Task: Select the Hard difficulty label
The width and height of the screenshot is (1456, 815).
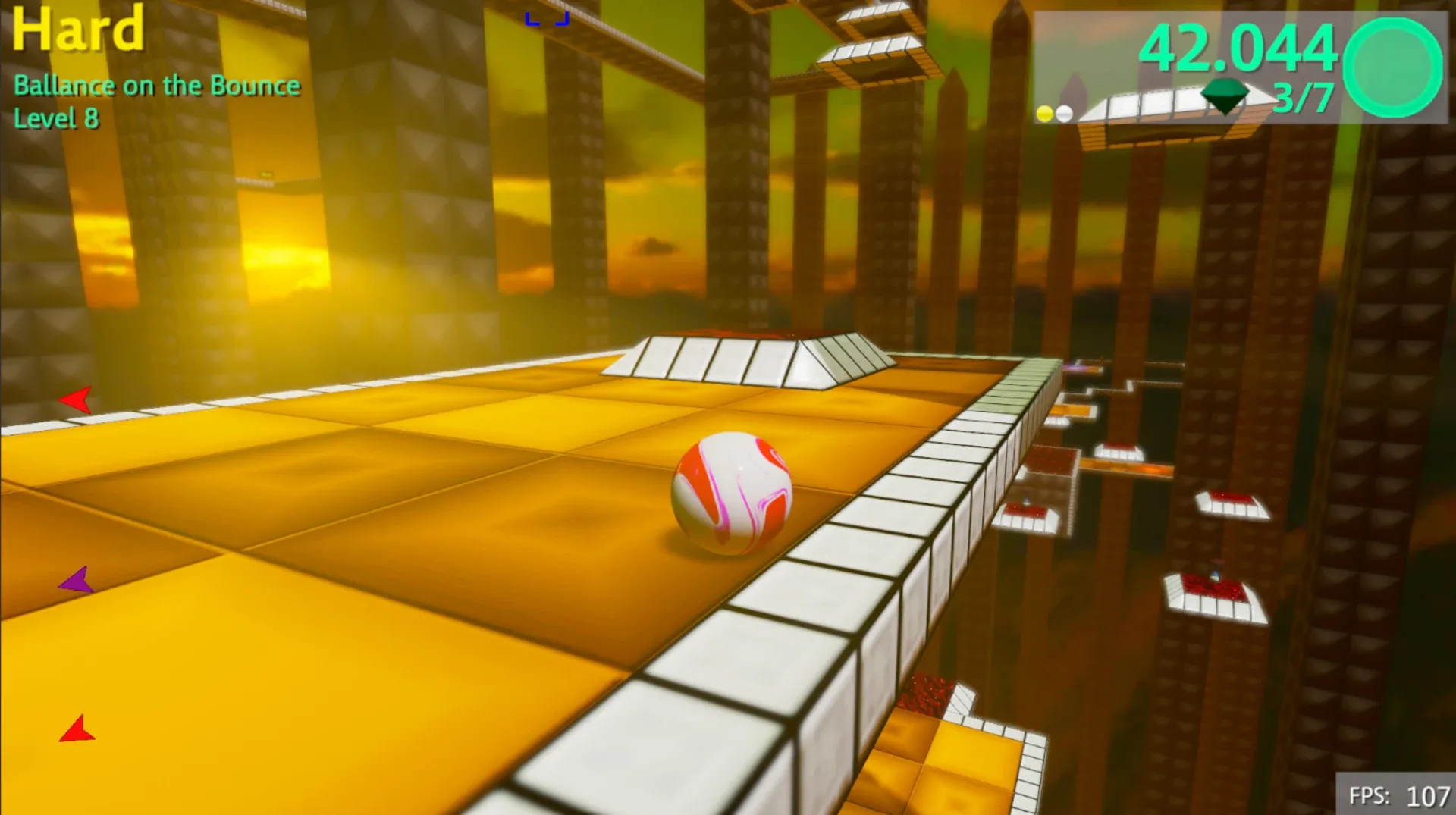Action: point(77,30)
